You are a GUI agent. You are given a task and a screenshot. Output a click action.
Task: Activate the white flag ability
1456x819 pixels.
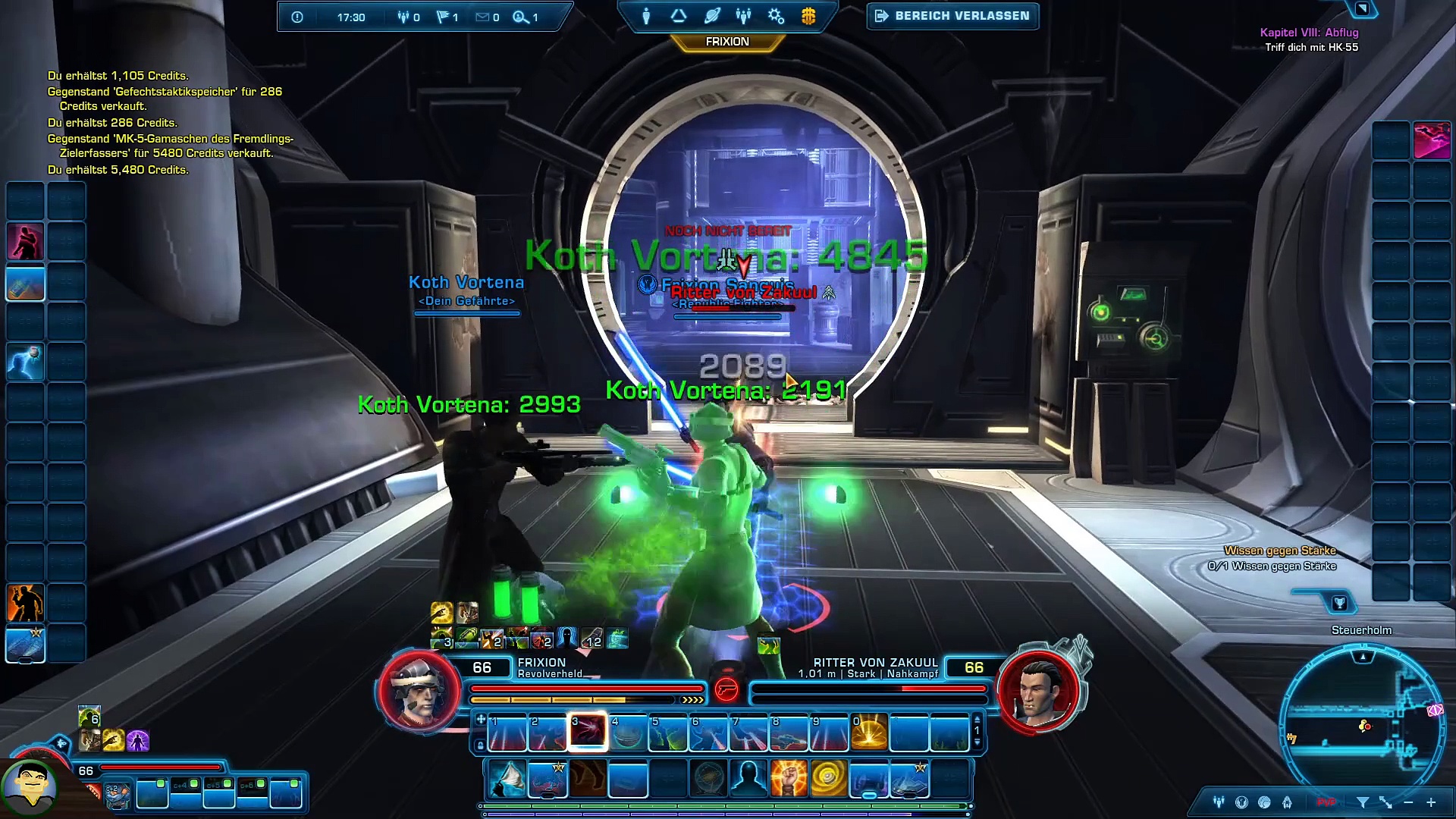pyautogui.click(x=507, y=779)
